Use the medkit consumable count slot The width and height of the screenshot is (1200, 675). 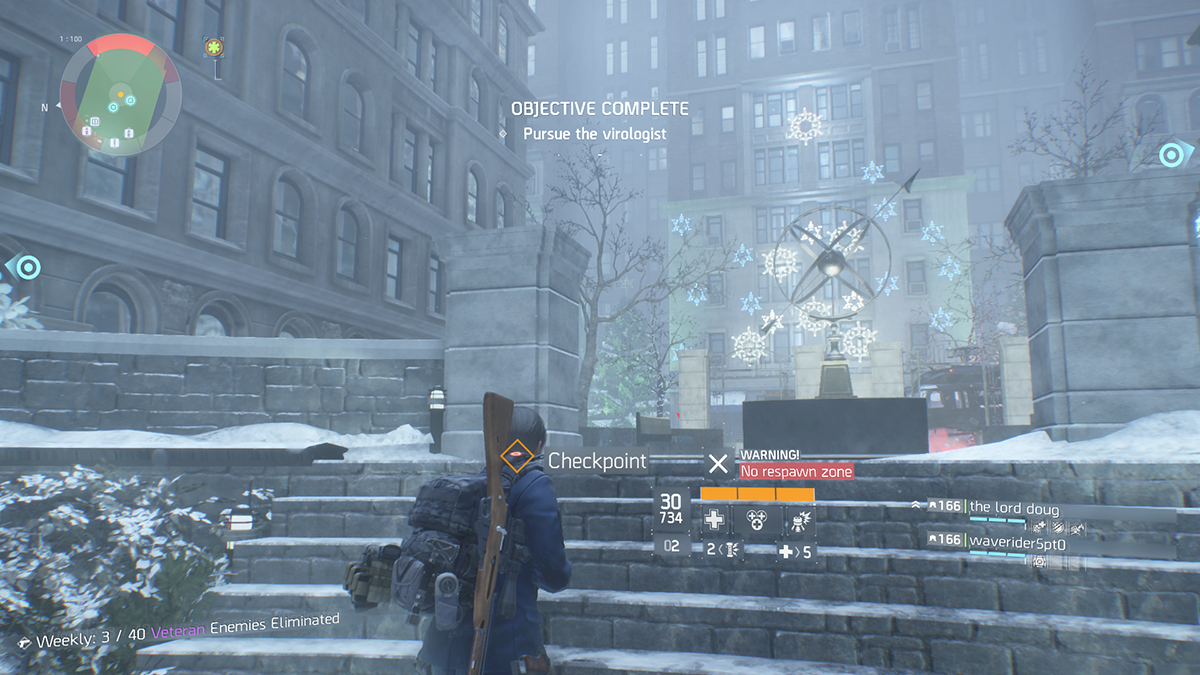click(x=797, y=551)
